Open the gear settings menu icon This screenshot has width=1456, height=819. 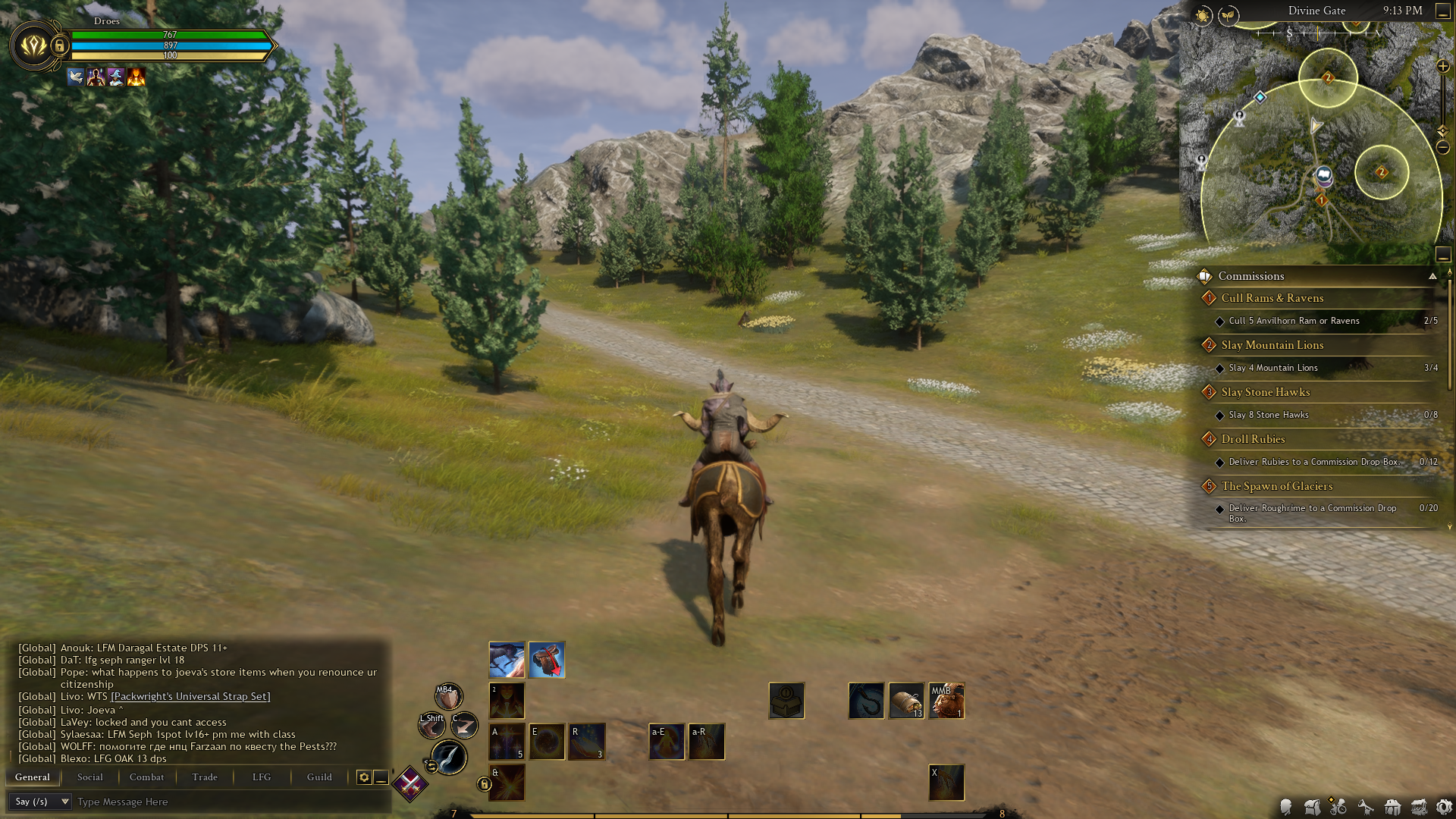pos(1444,808)
